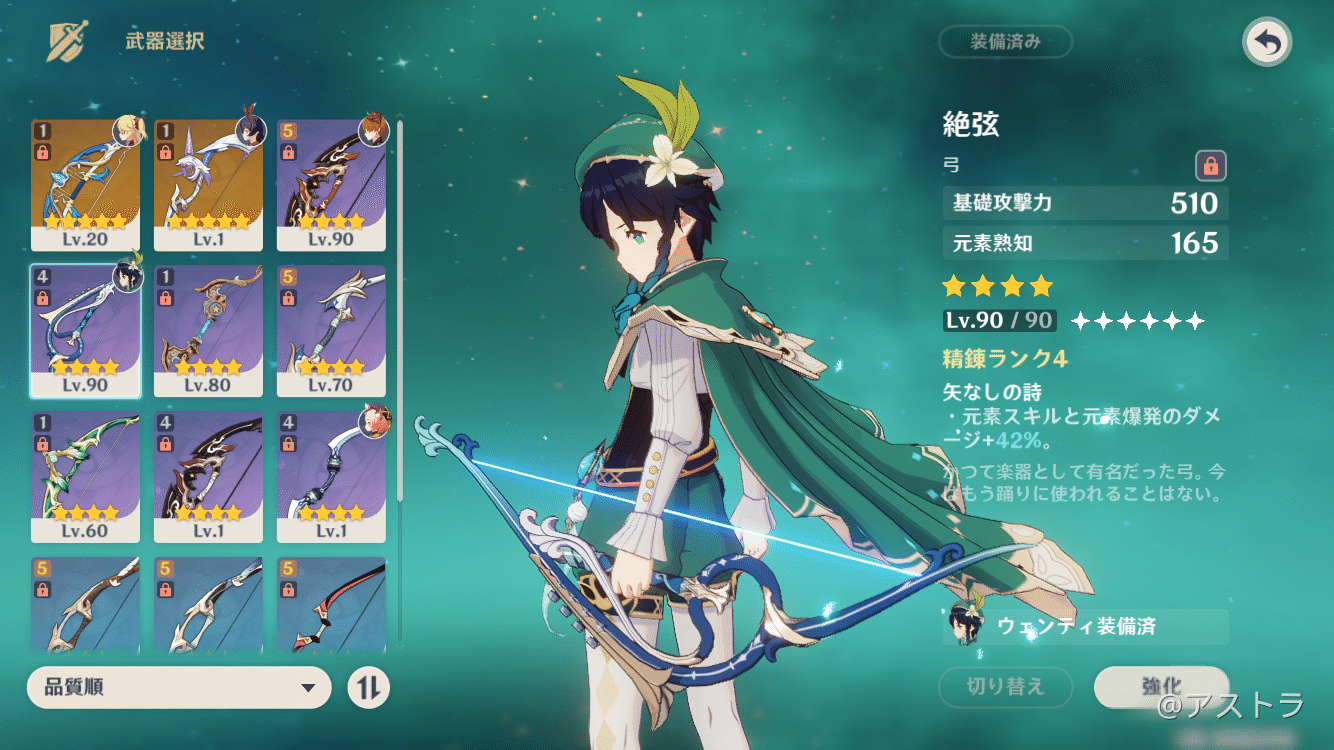Viewport: 1334px width, 750px height.
Task: Click the back arrow button
Action: [1267, 42]
